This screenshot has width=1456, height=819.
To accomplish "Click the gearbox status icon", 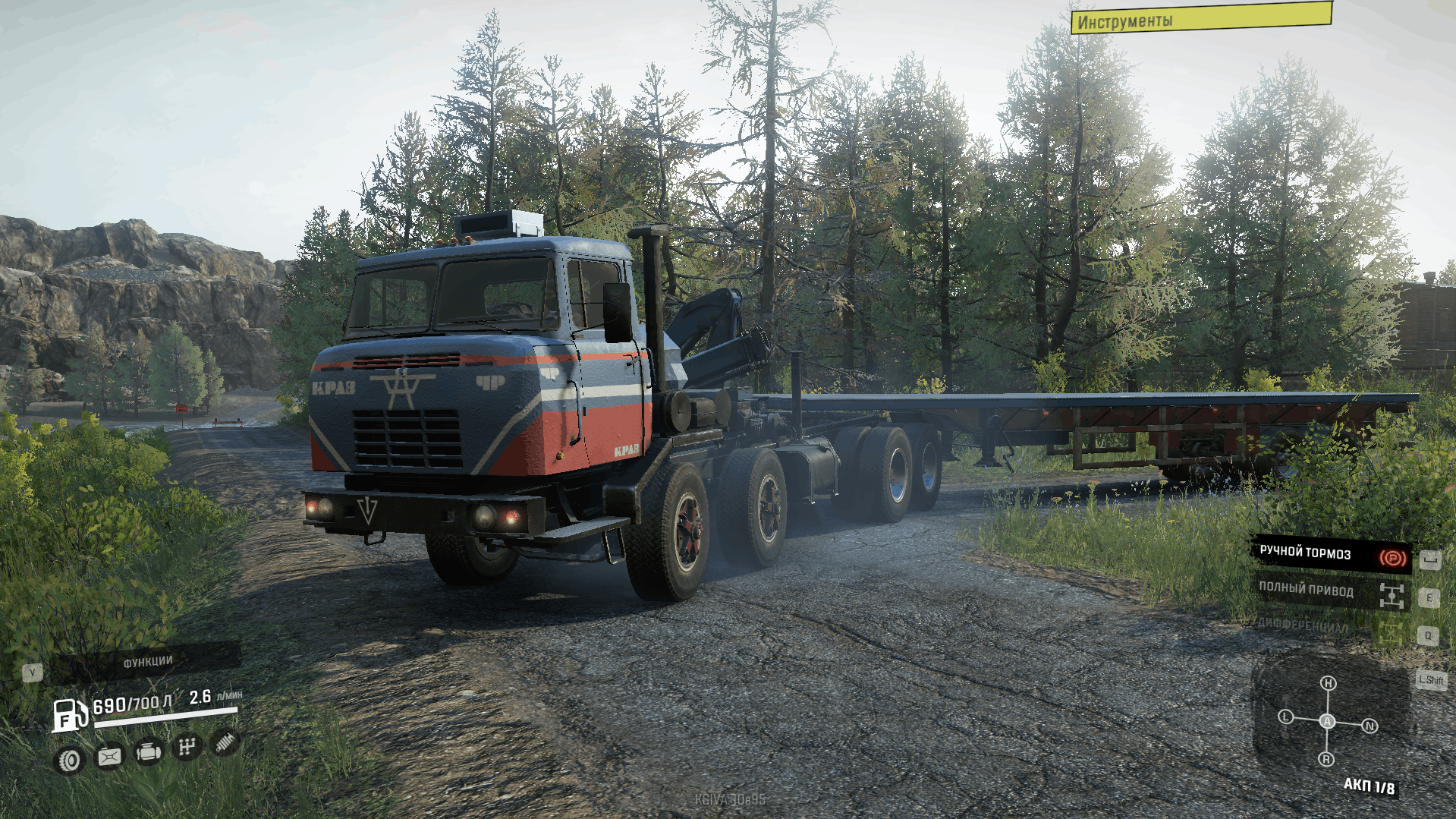I will tap(187, 748).
